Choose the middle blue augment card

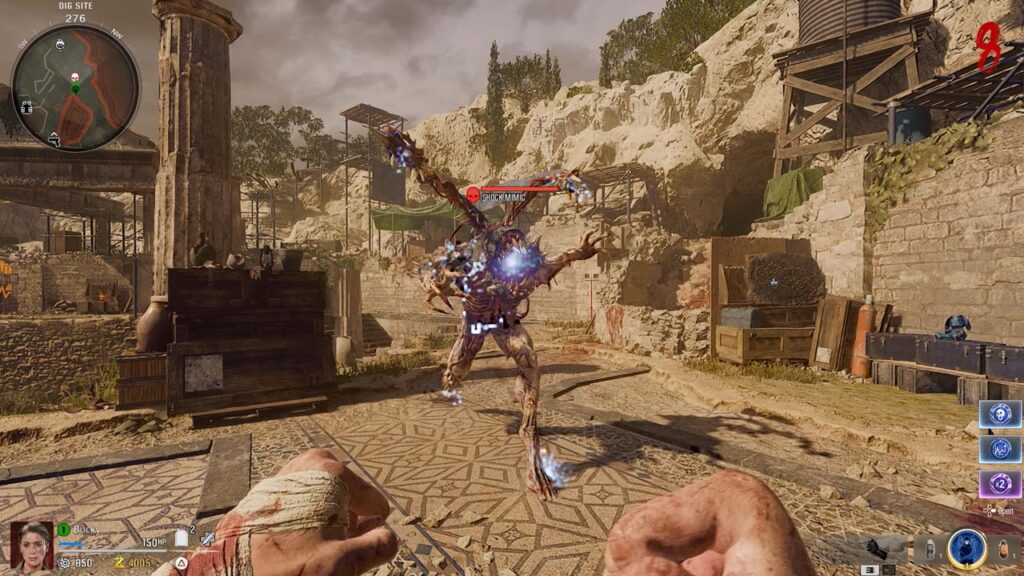coord(999,450)
